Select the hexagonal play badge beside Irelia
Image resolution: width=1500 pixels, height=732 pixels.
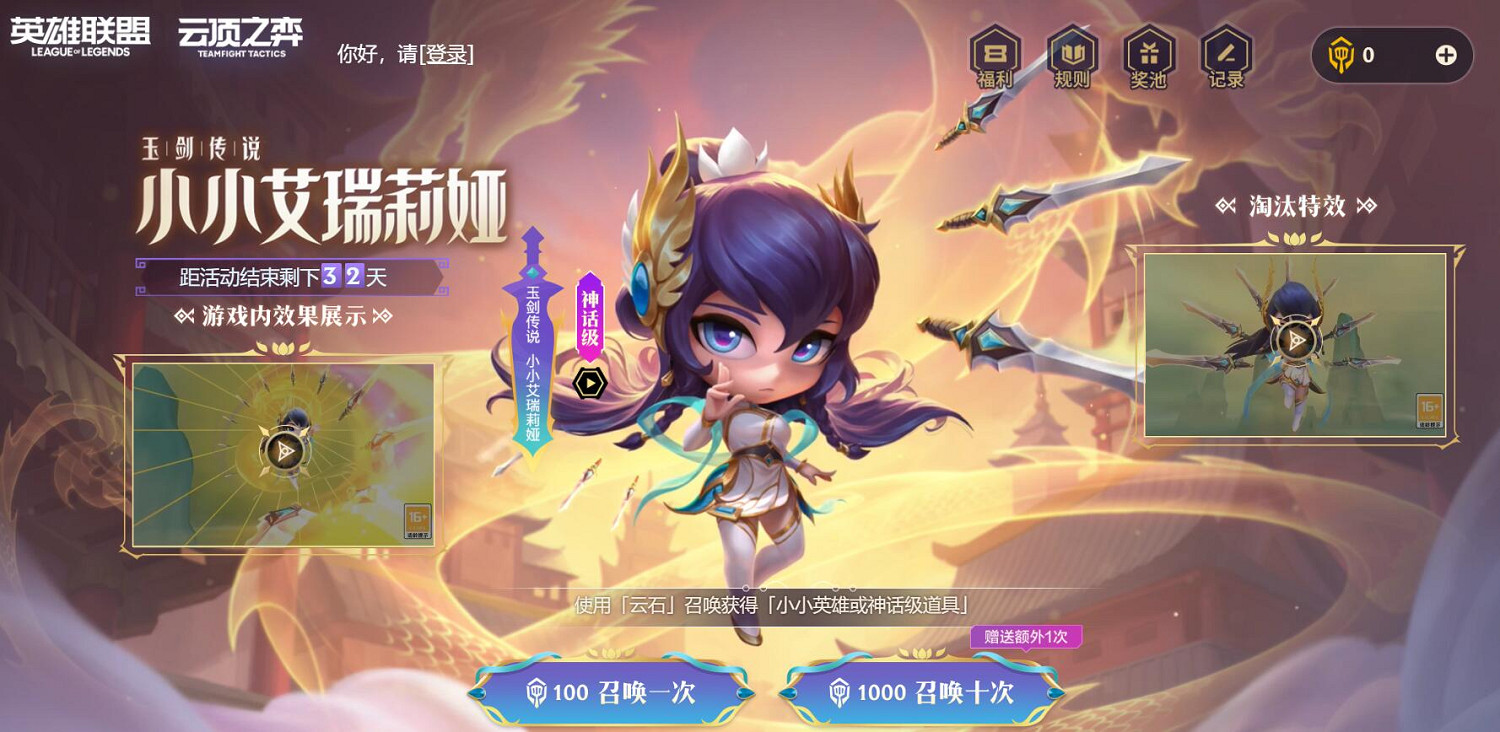pyautogui.click(x=590, y=381)
